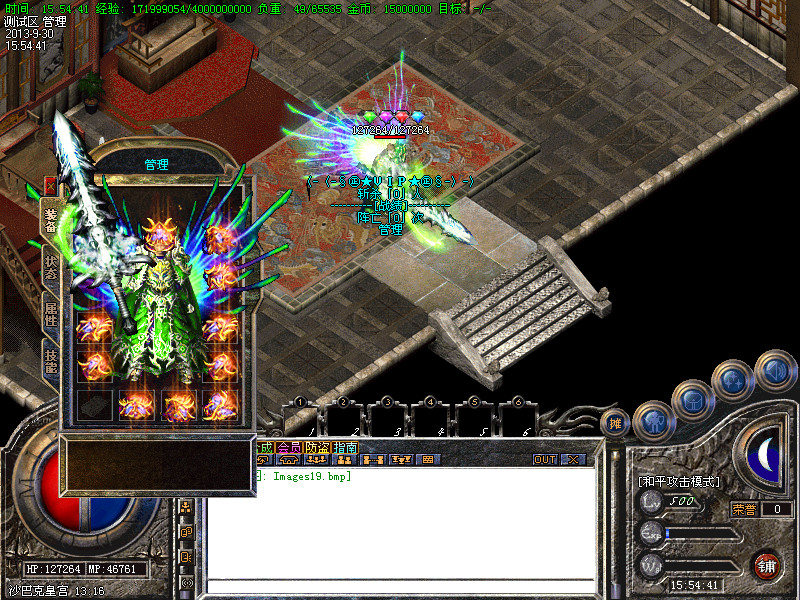
Task: Switch to the 技能 skills tab
Action: (50, 359)
